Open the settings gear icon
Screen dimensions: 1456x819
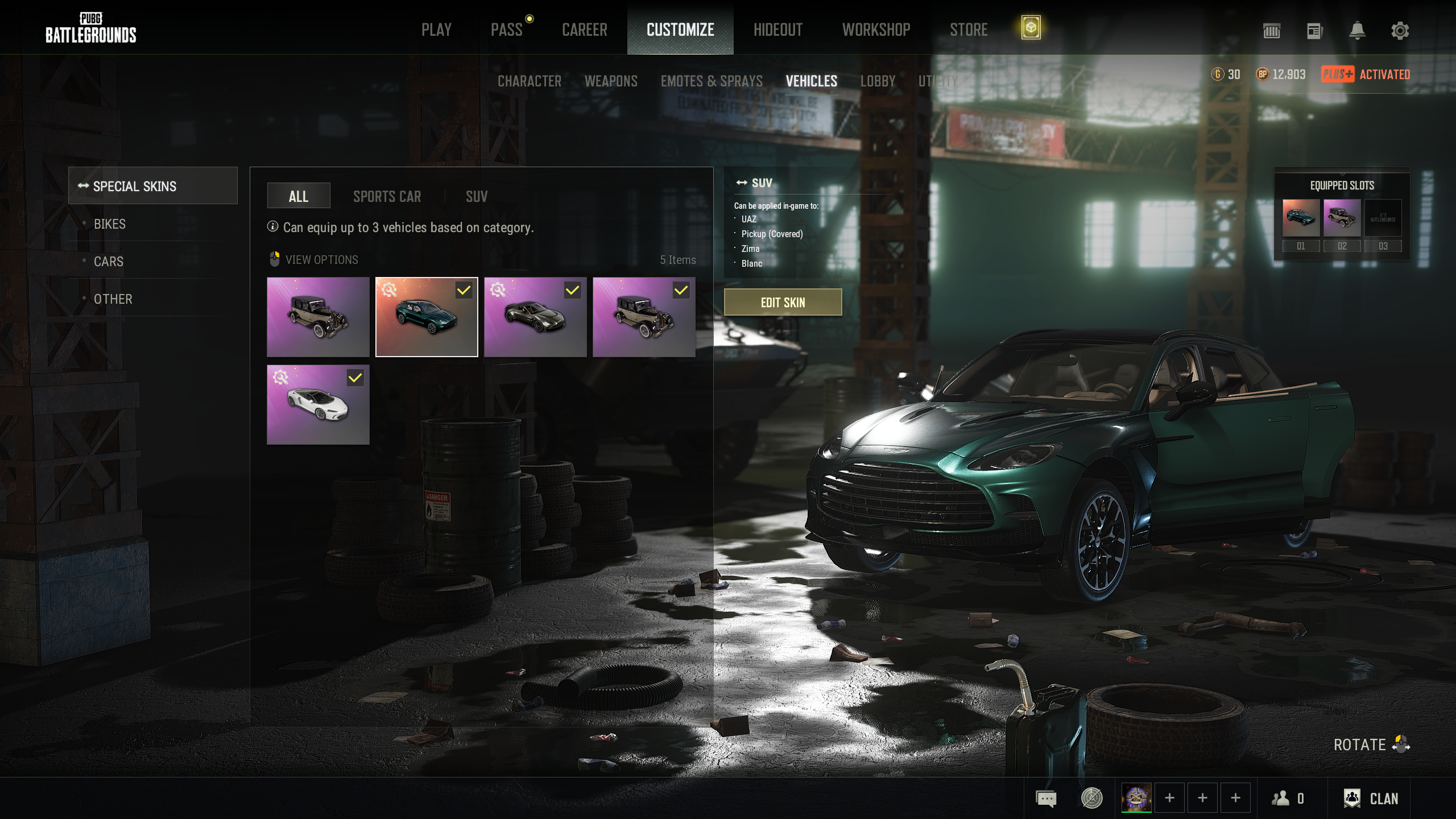[x=1400, y=31]
